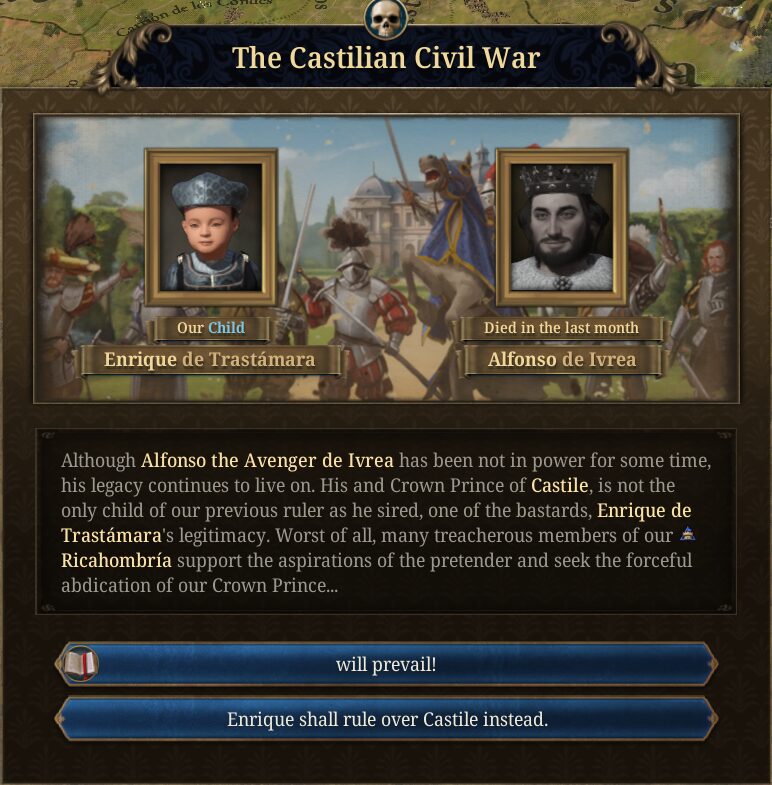Open Enrique de Trastámara's child portrait
Screen dimensions: 772x785
pos(210,227)
